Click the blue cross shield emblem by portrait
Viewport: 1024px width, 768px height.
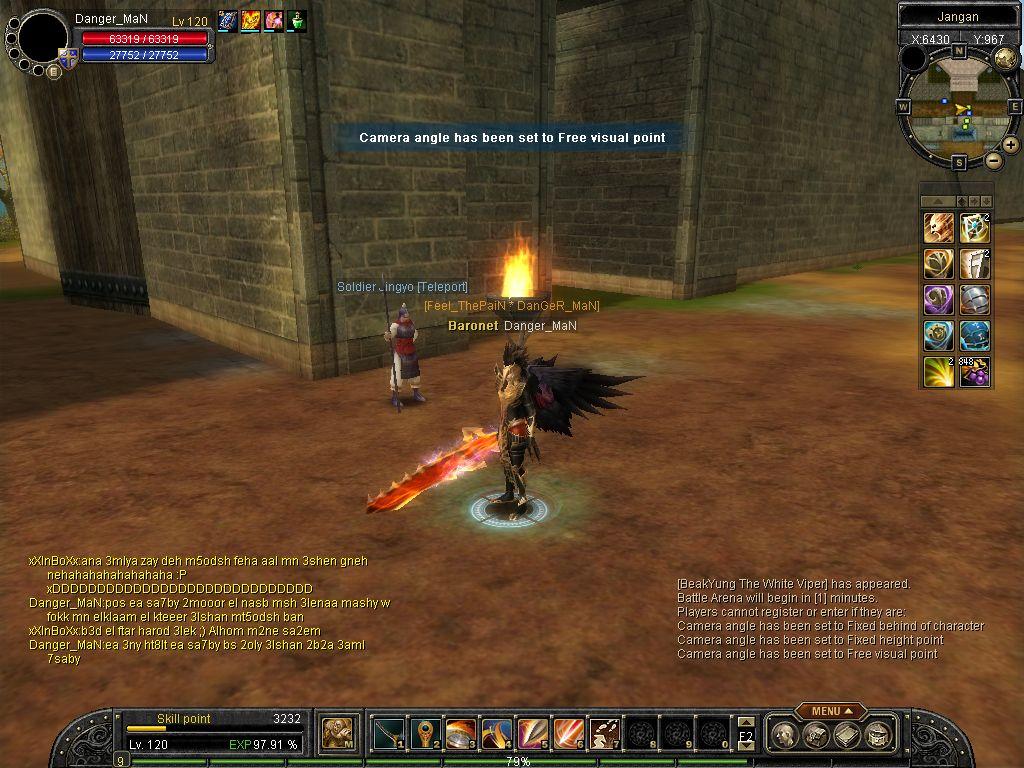(x=68, y=58)
